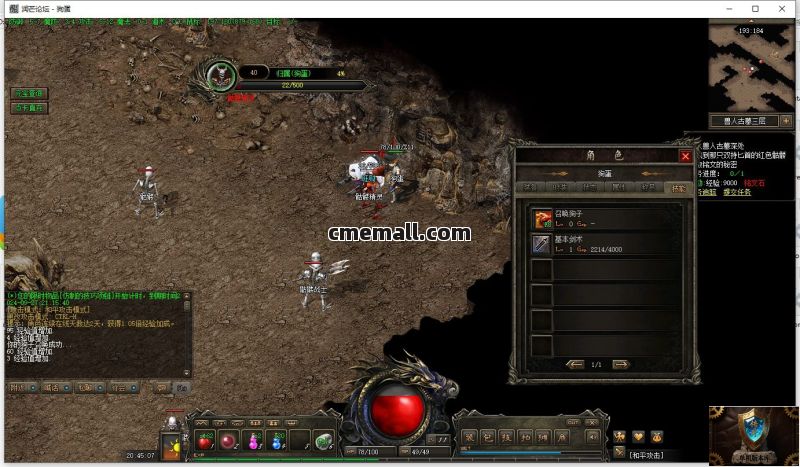Close the game window

[781, 9]
